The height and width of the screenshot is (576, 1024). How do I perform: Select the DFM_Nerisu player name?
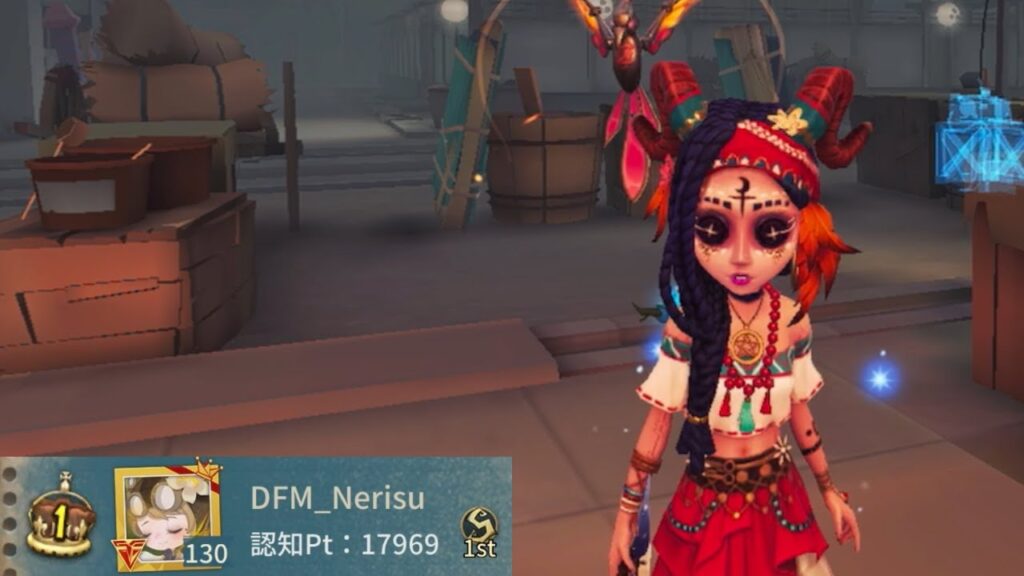(x=336, y=499)
